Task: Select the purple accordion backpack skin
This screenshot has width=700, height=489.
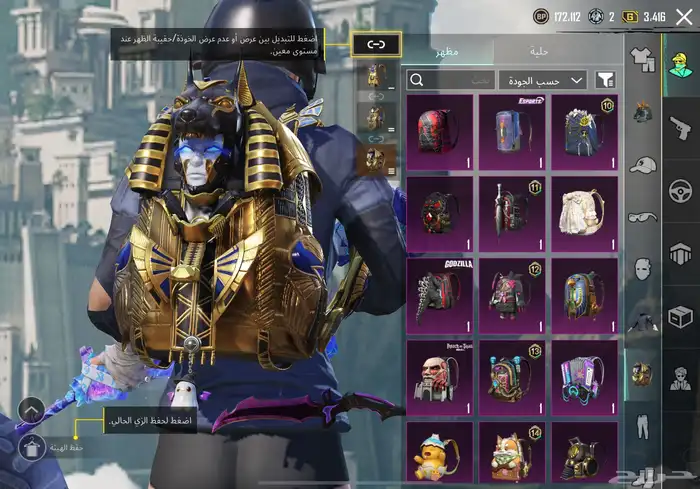Action: (x=584, y=373)
